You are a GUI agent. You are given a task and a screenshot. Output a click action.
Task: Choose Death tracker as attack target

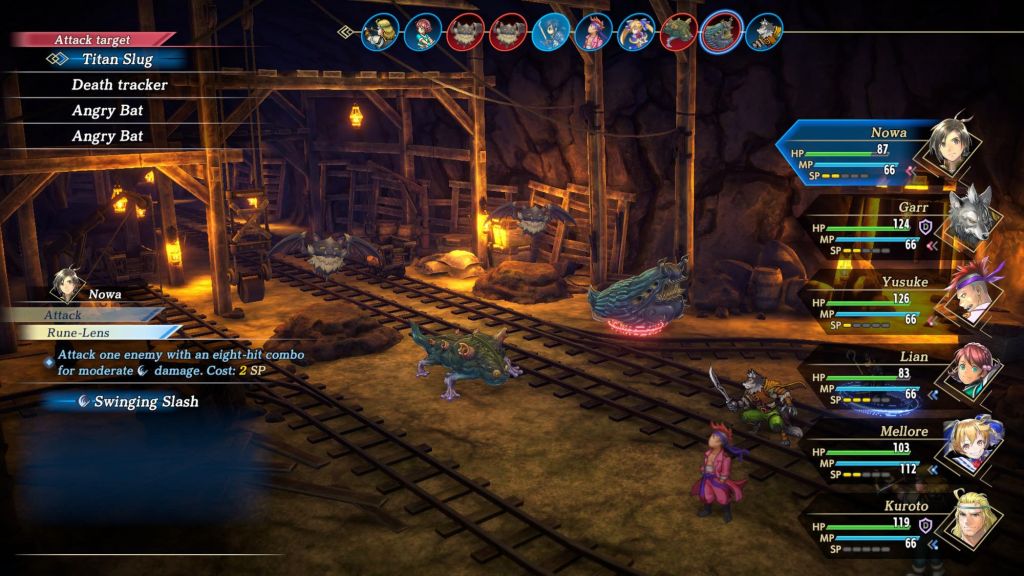point(119,85)
